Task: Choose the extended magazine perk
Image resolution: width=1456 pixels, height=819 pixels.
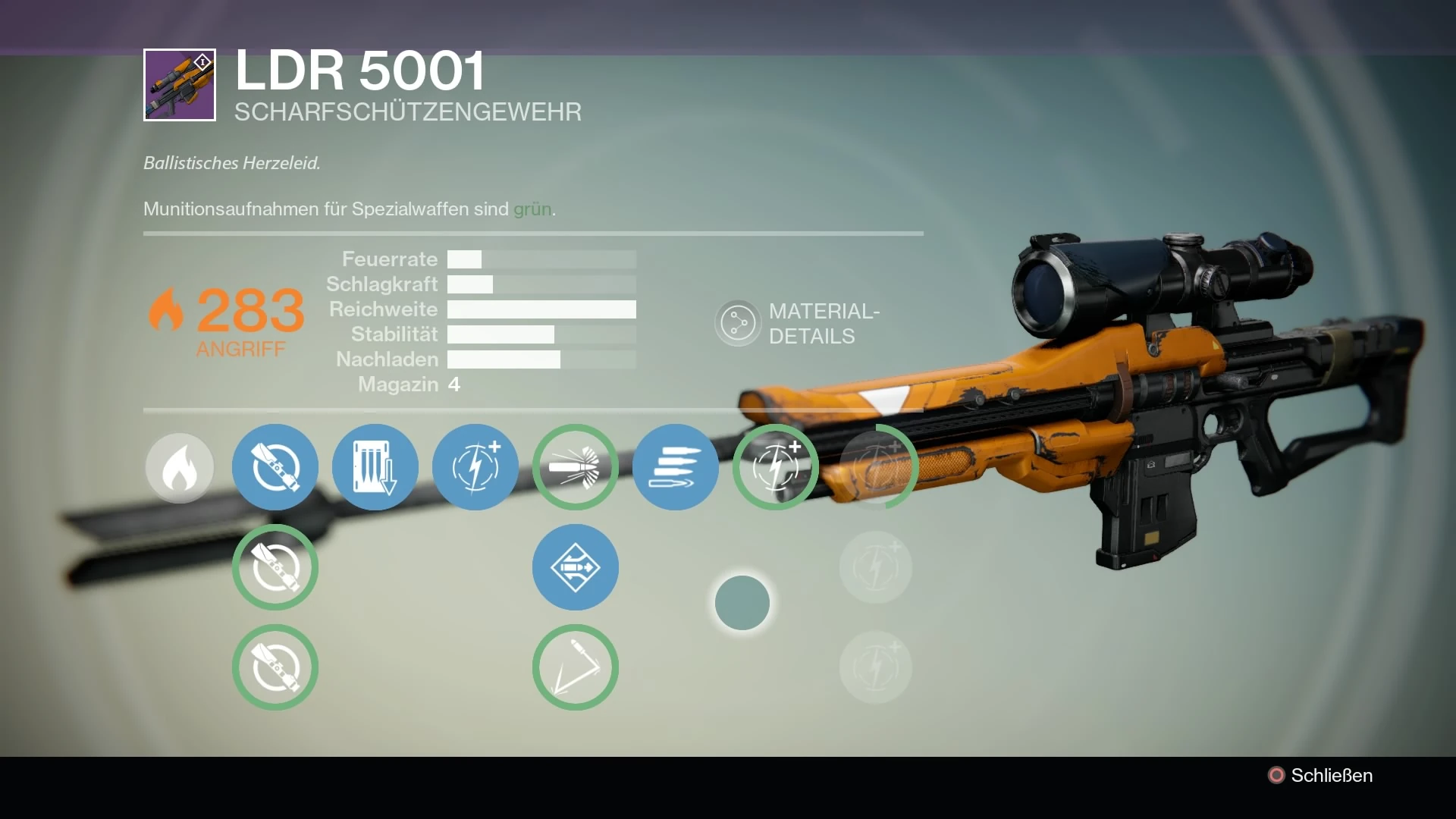Action: (375, 468)
